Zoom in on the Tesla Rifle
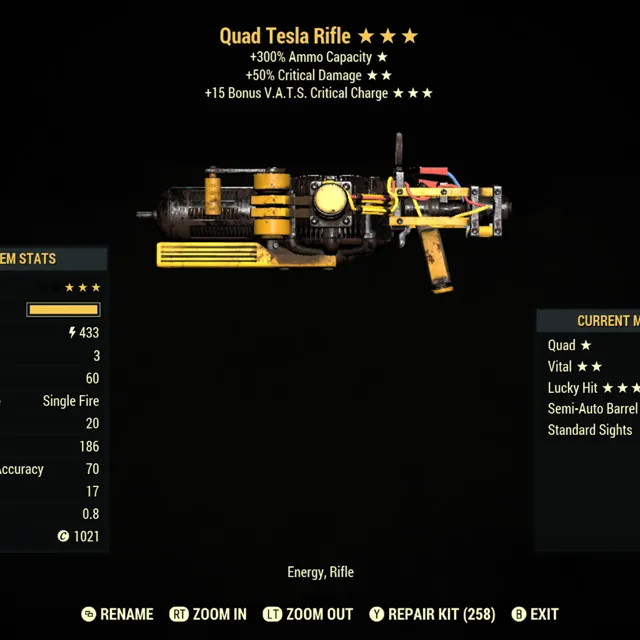 click(208, 614)
